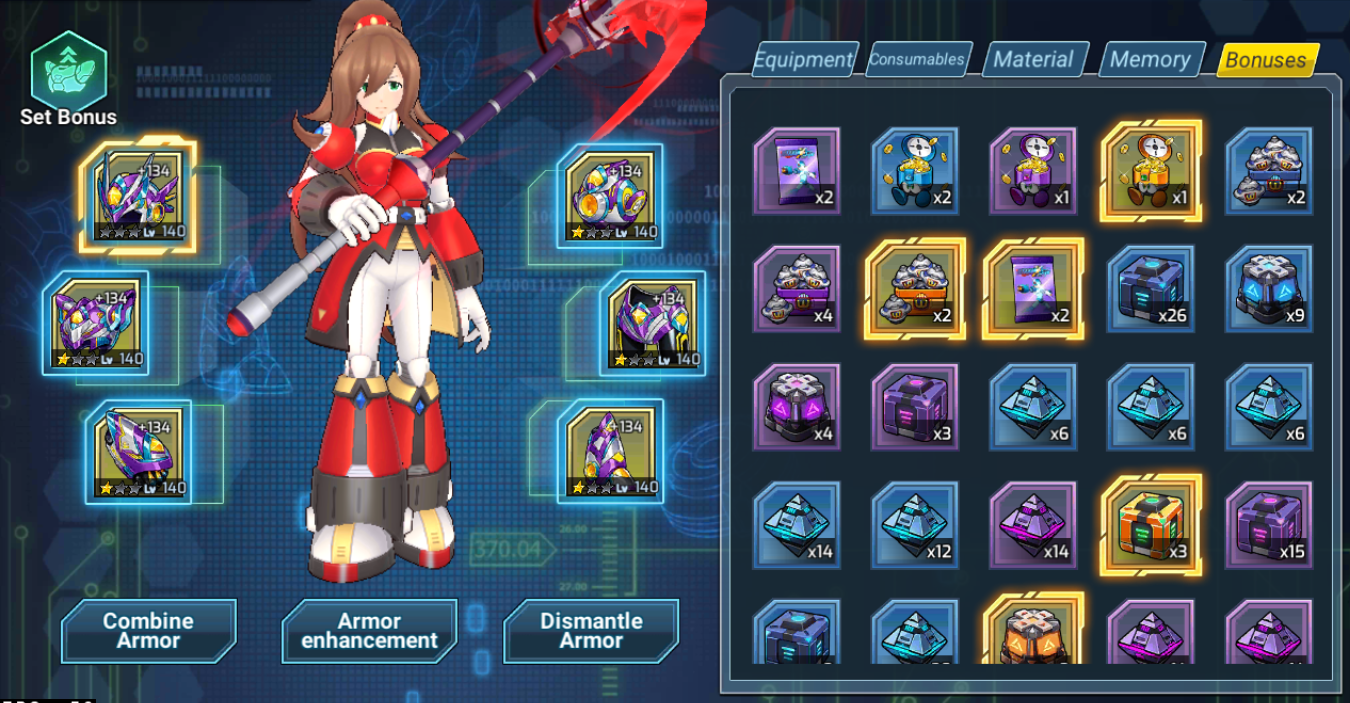Choose Dismantle Armor
Viewport: 1350px width, 703px height.
(591, 631)
